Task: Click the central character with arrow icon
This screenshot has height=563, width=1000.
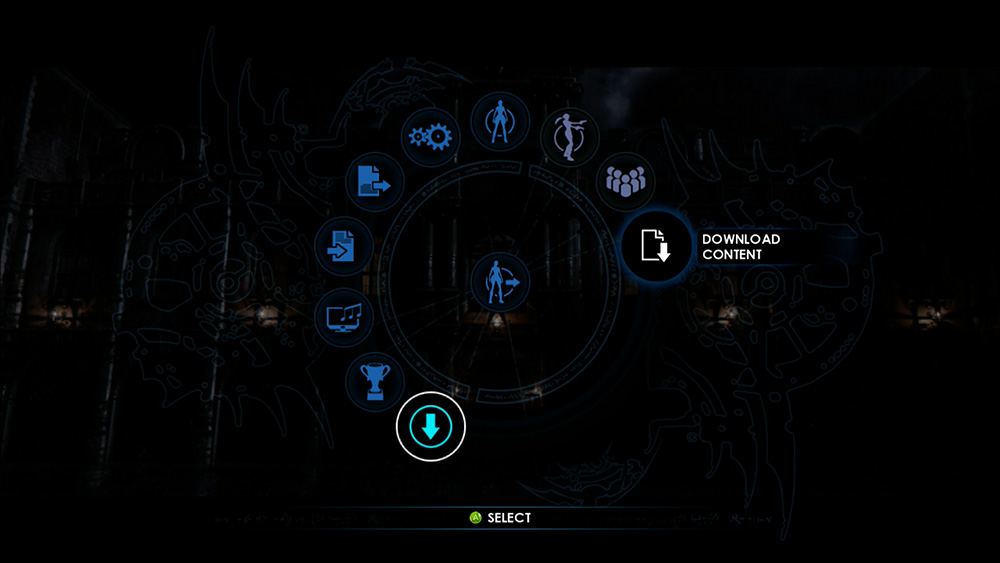Action: point(500,282)
